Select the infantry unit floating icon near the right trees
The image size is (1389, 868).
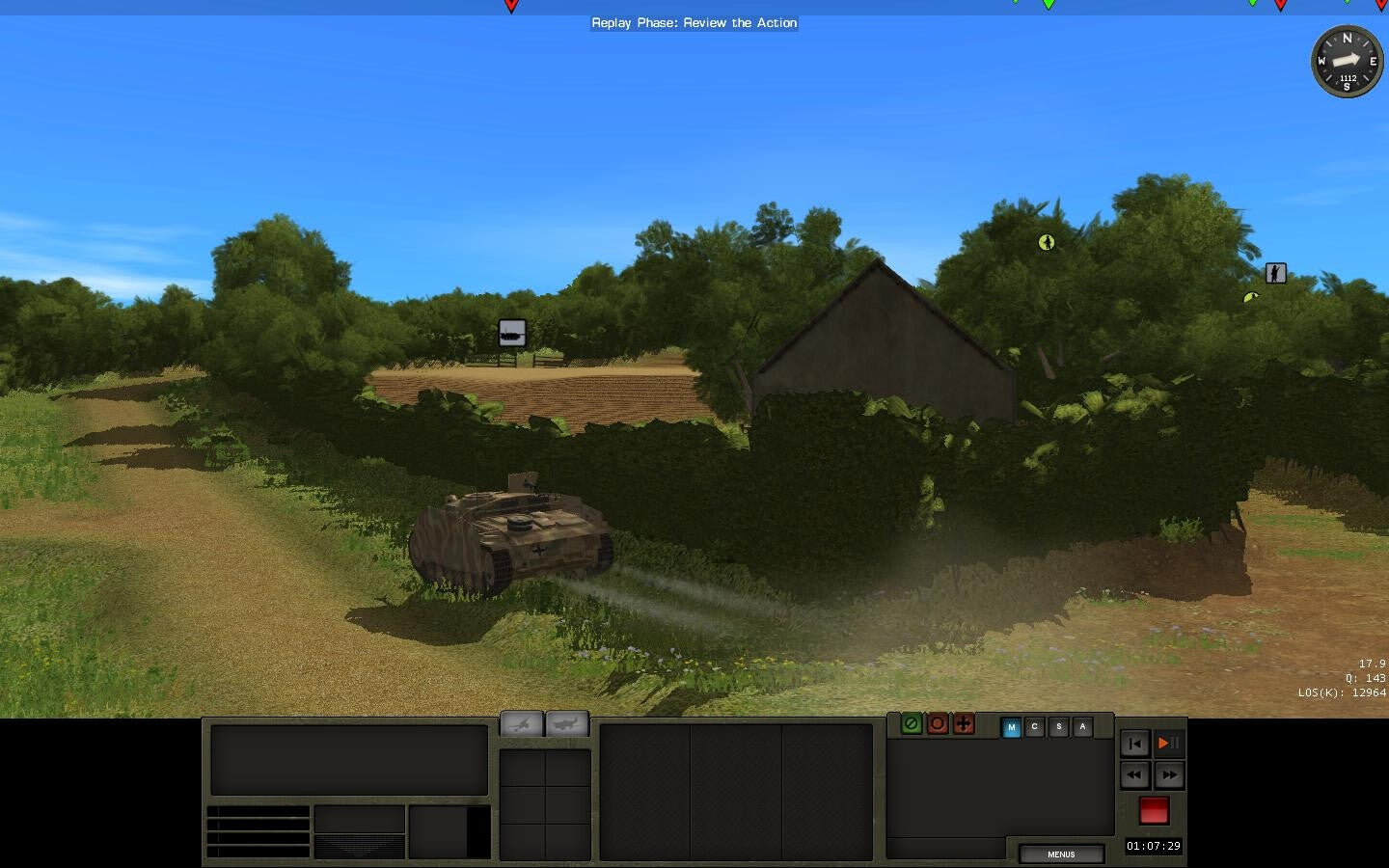1275,273
